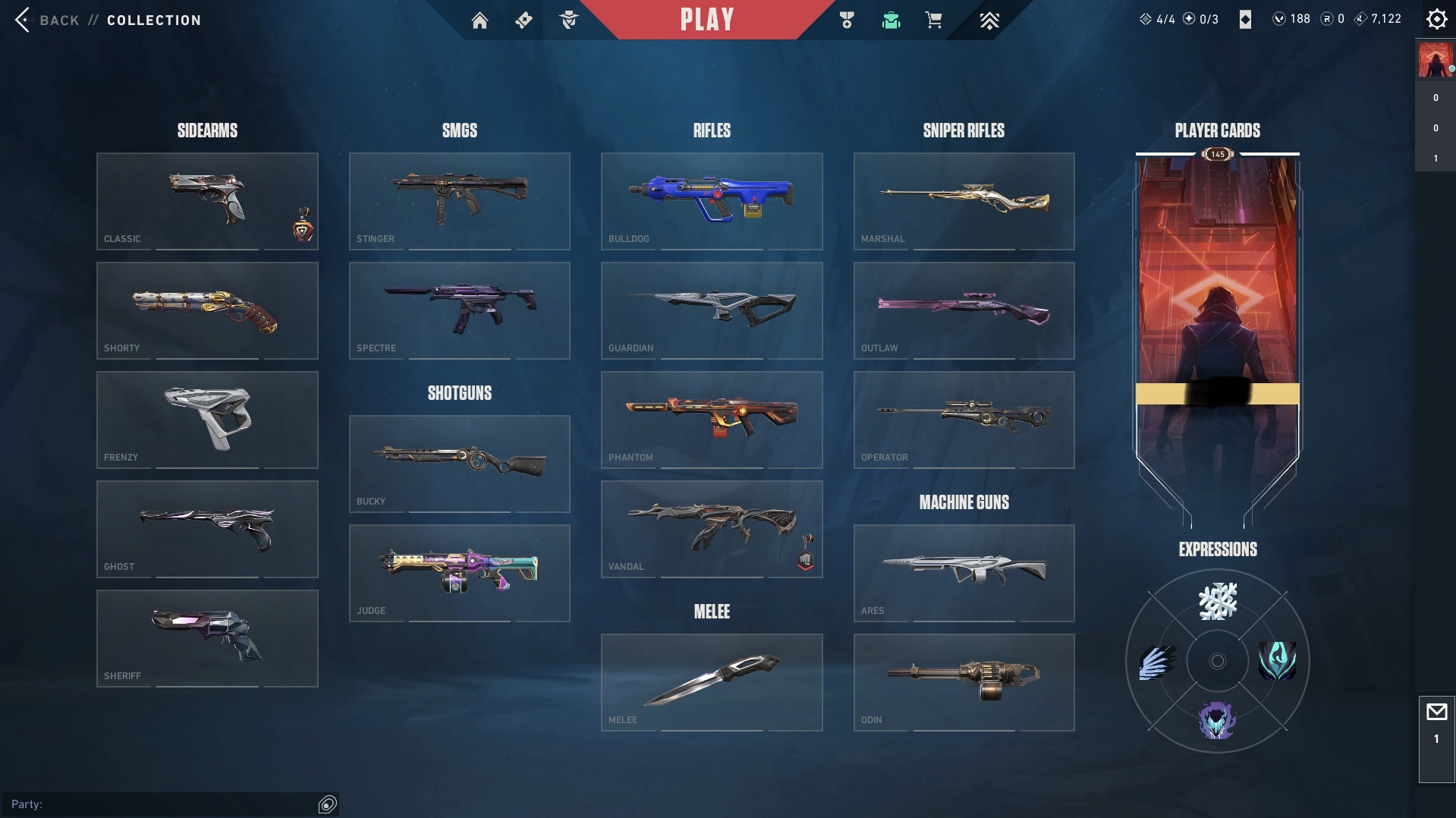Viewport: 1456px width, 818px height.
Task: Go back from the Collection screen
Action: click(46, 20)
